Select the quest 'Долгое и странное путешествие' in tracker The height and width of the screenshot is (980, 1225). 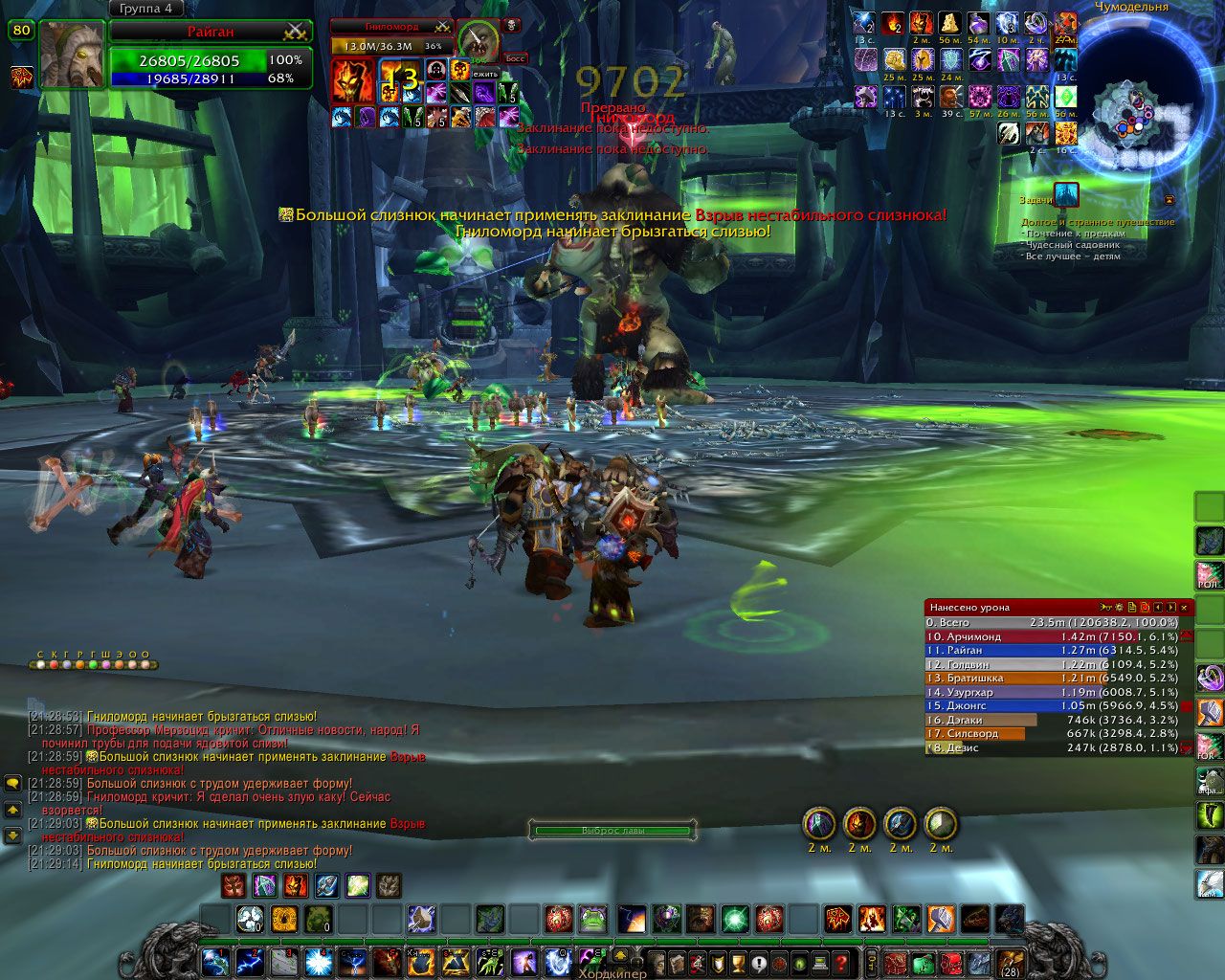(1097, 222)
